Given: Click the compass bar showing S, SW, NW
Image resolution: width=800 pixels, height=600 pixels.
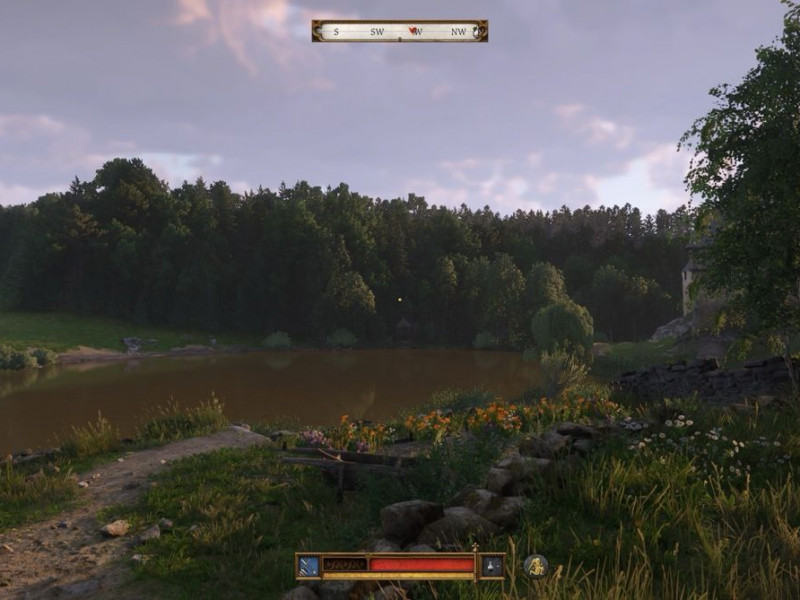Looking at the screenshot, I should pyautogui.click(x=399, y=31).
